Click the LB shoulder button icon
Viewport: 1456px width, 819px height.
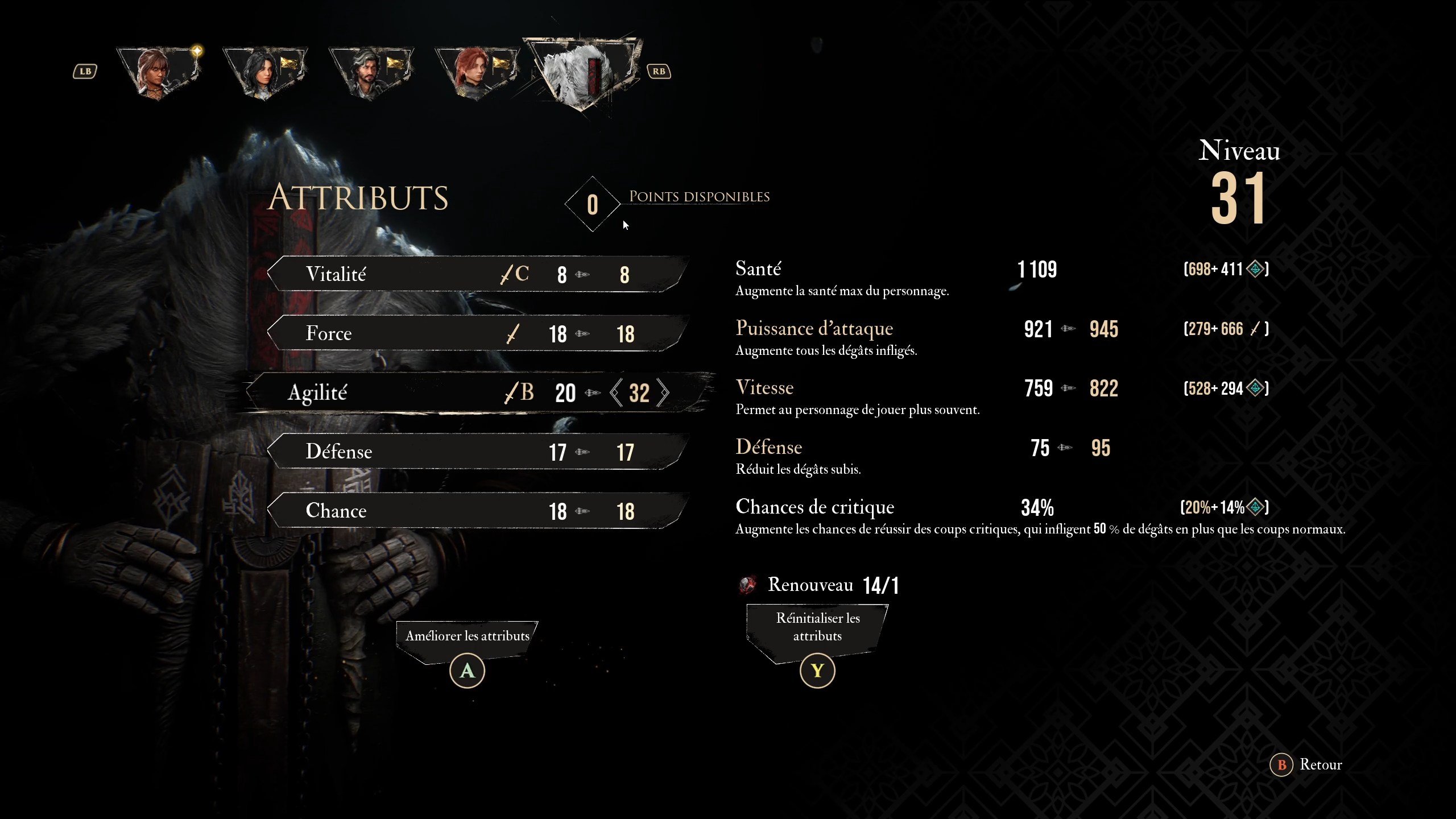click(x=85, y=71)
